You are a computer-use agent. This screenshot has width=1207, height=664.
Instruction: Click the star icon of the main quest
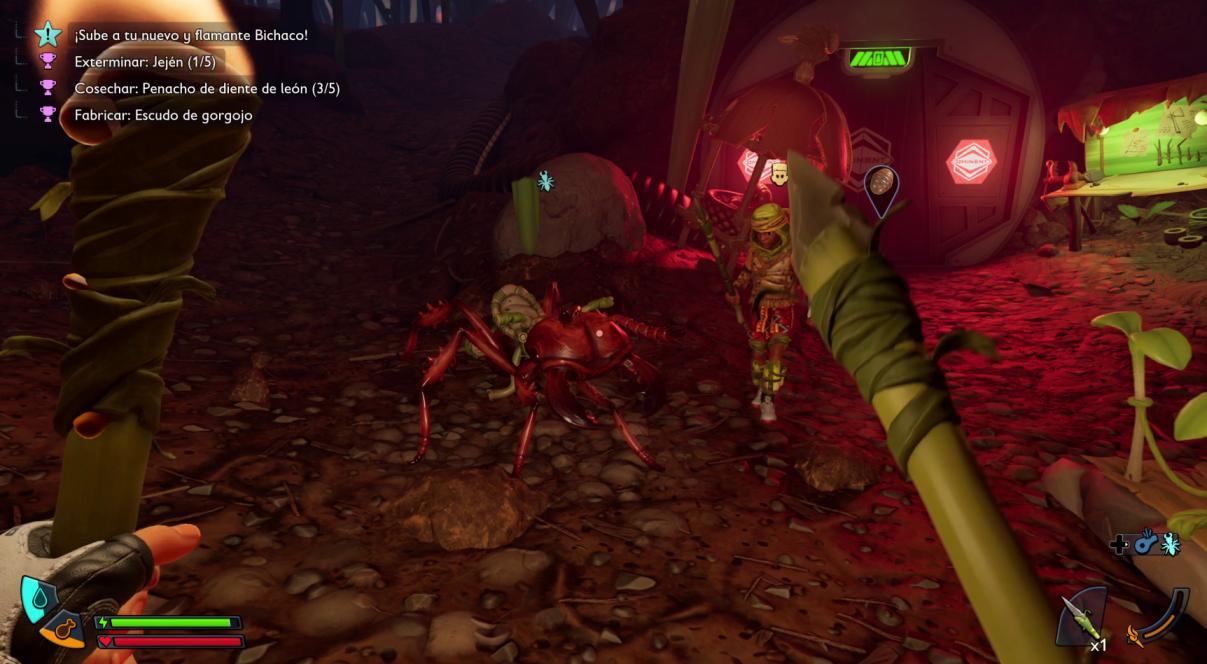48,35
